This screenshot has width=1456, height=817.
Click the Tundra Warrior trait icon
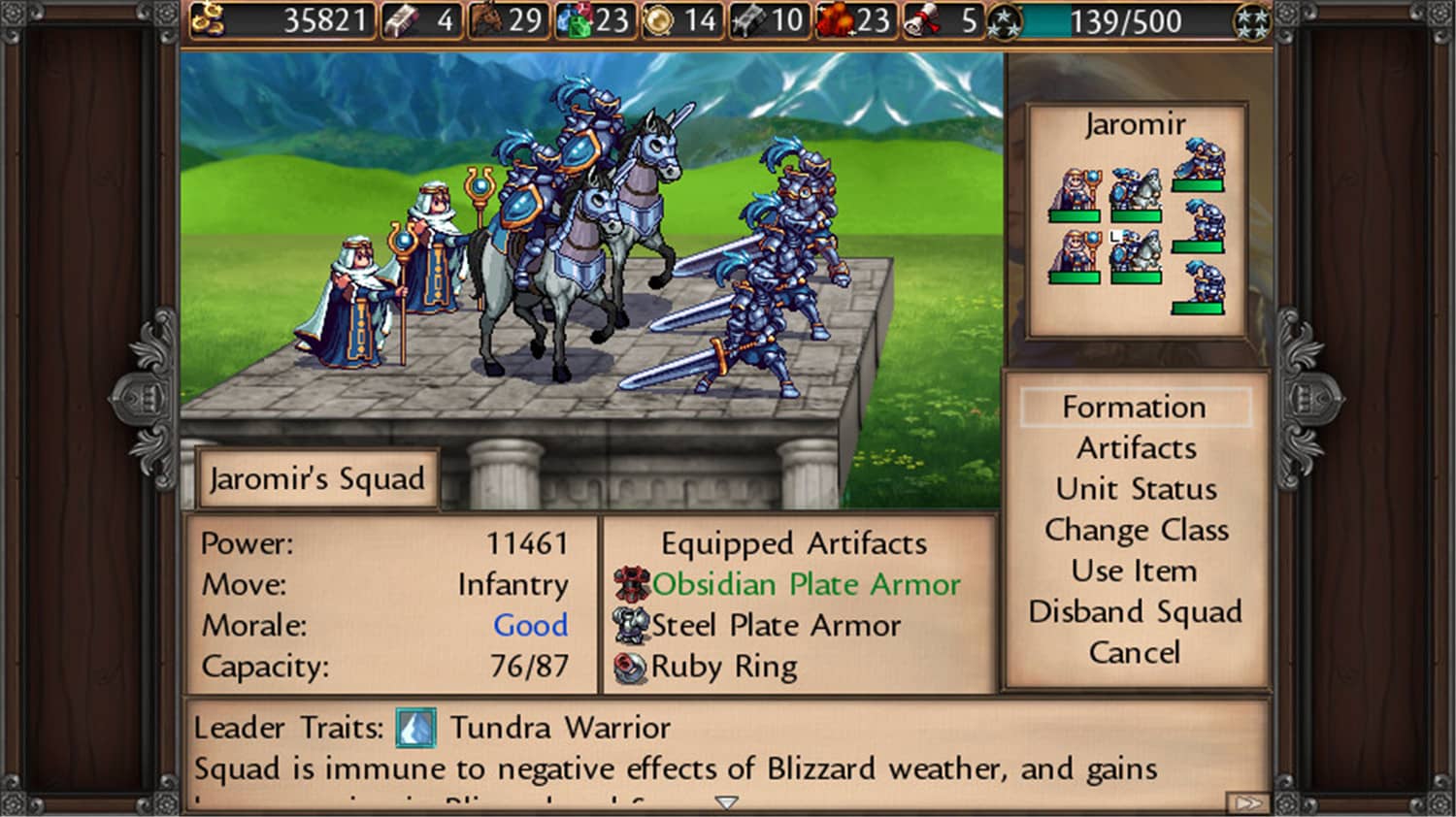[x=415, y=727]
